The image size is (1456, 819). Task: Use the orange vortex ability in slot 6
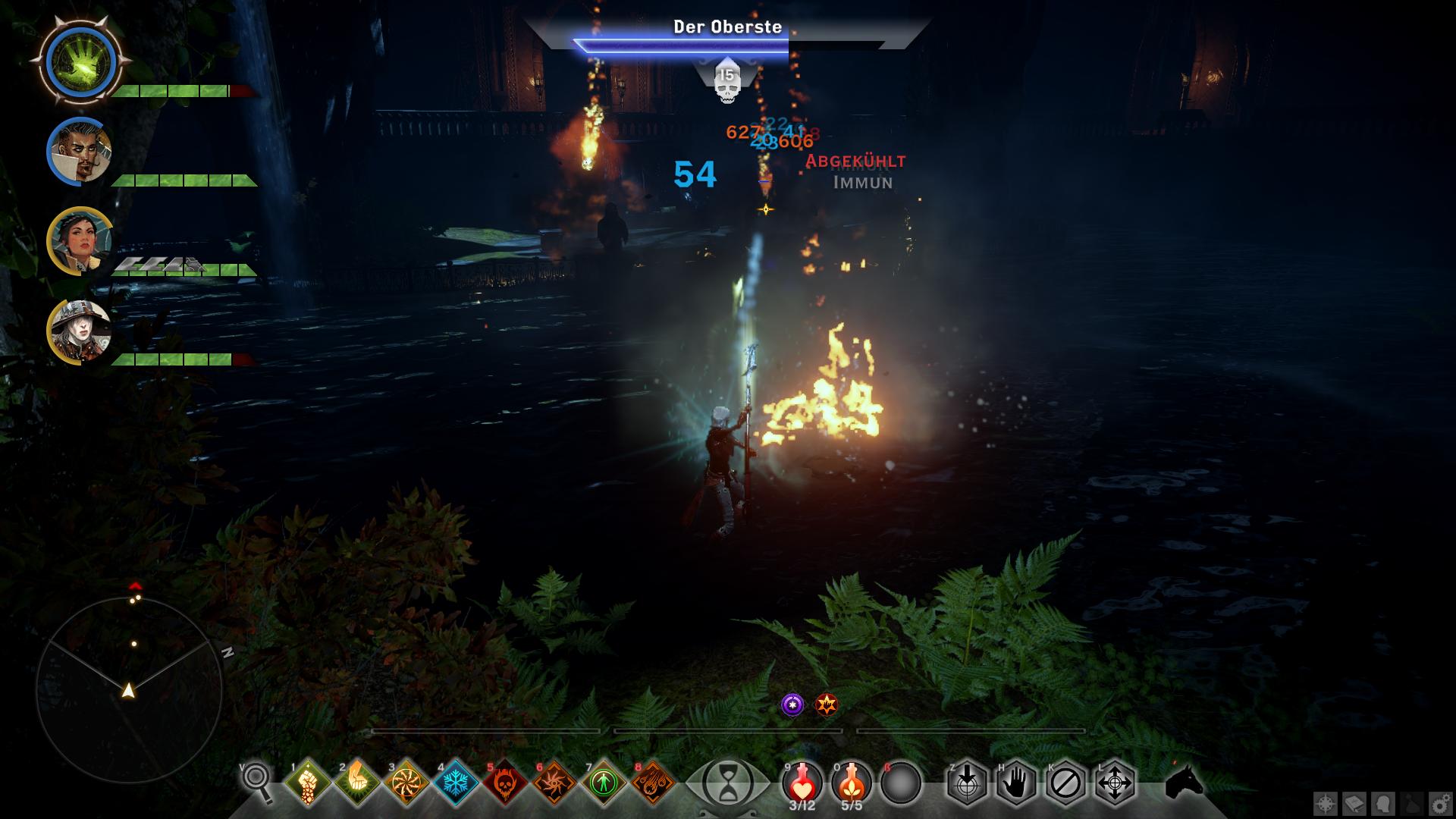555,782
